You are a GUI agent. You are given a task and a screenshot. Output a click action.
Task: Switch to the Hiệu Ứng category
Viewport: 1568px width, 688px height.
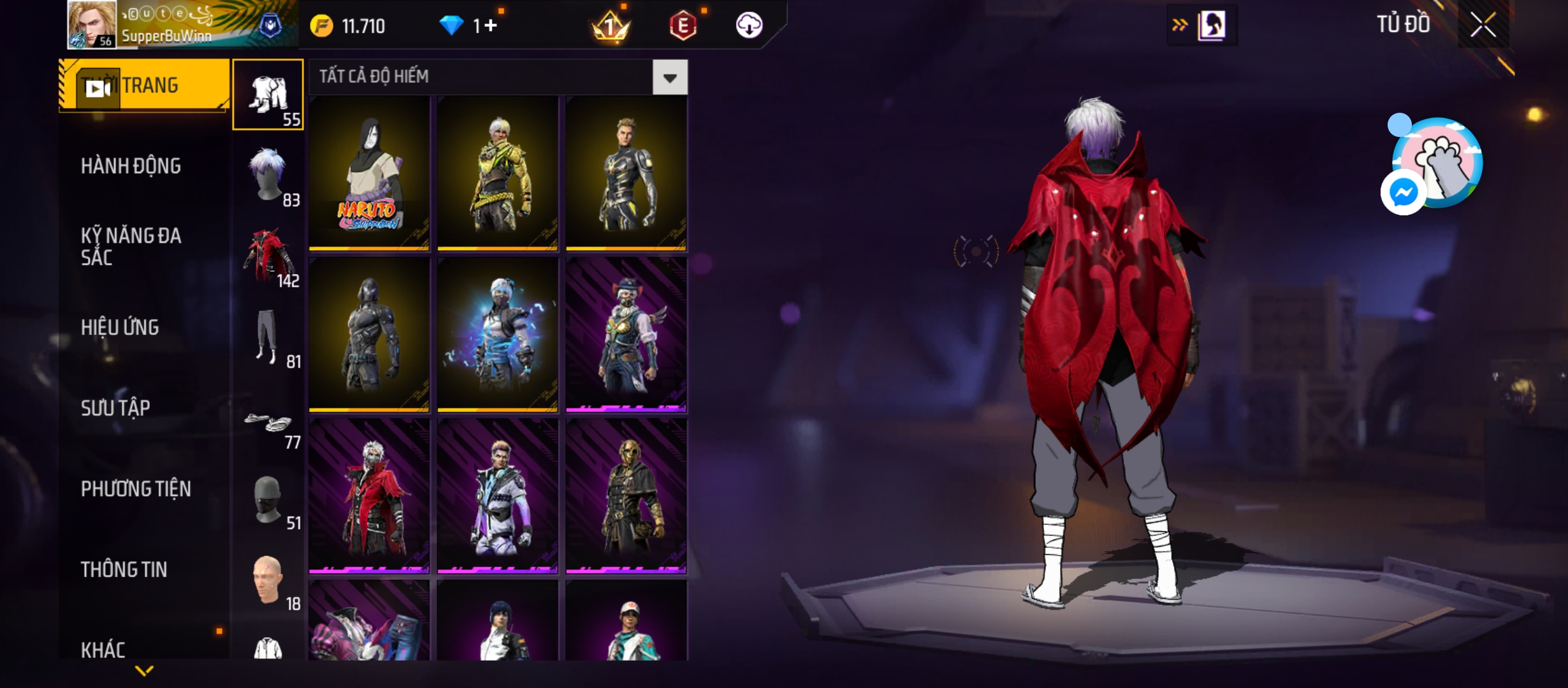click(x=120, y=327)
